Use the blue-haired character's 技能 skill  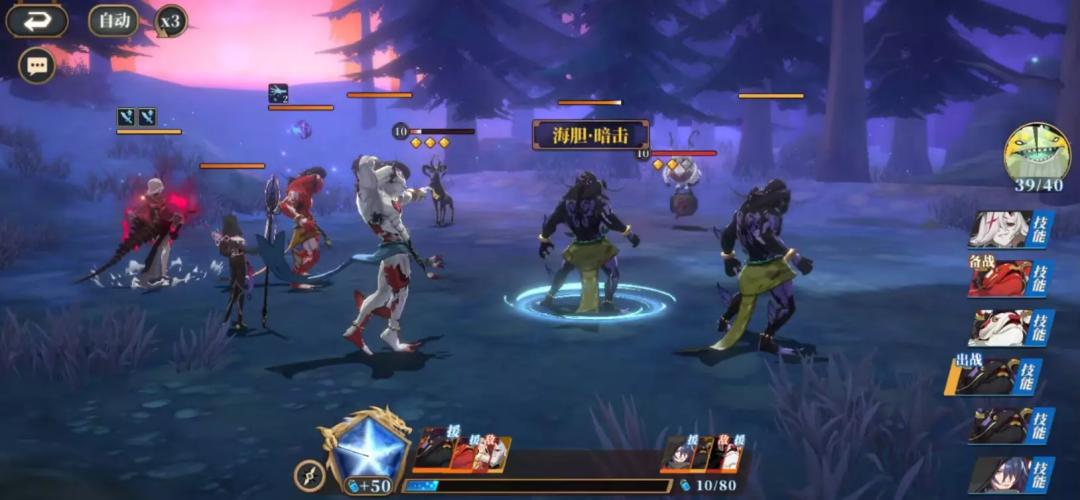click(x=1011, y=474)
